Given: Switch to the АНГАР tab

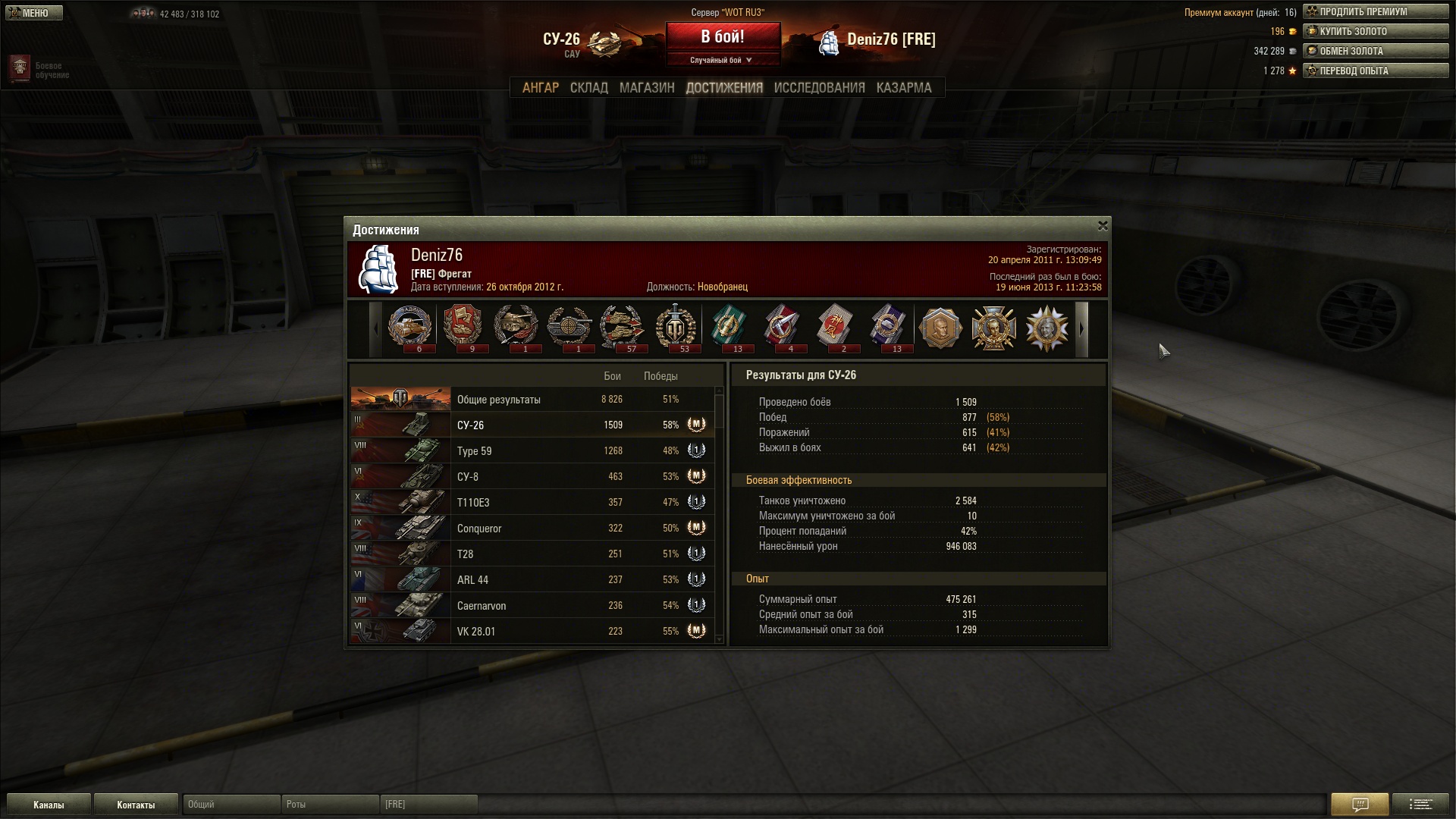Looking at the screenshot, I should click(x=540, y=88).
